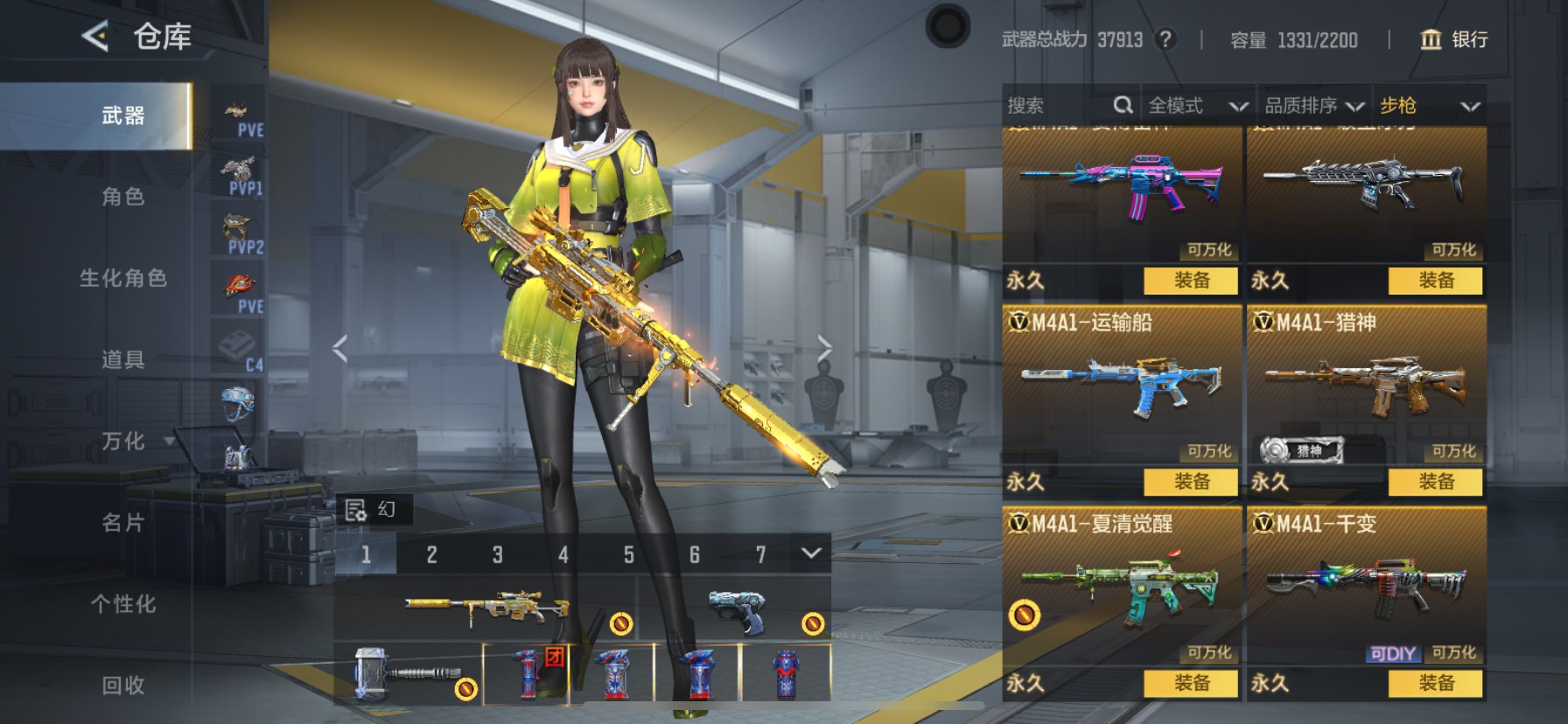Switch to the 角色 tab
The width and height of the screenshot is (1568, 724).
click(122, 197)
